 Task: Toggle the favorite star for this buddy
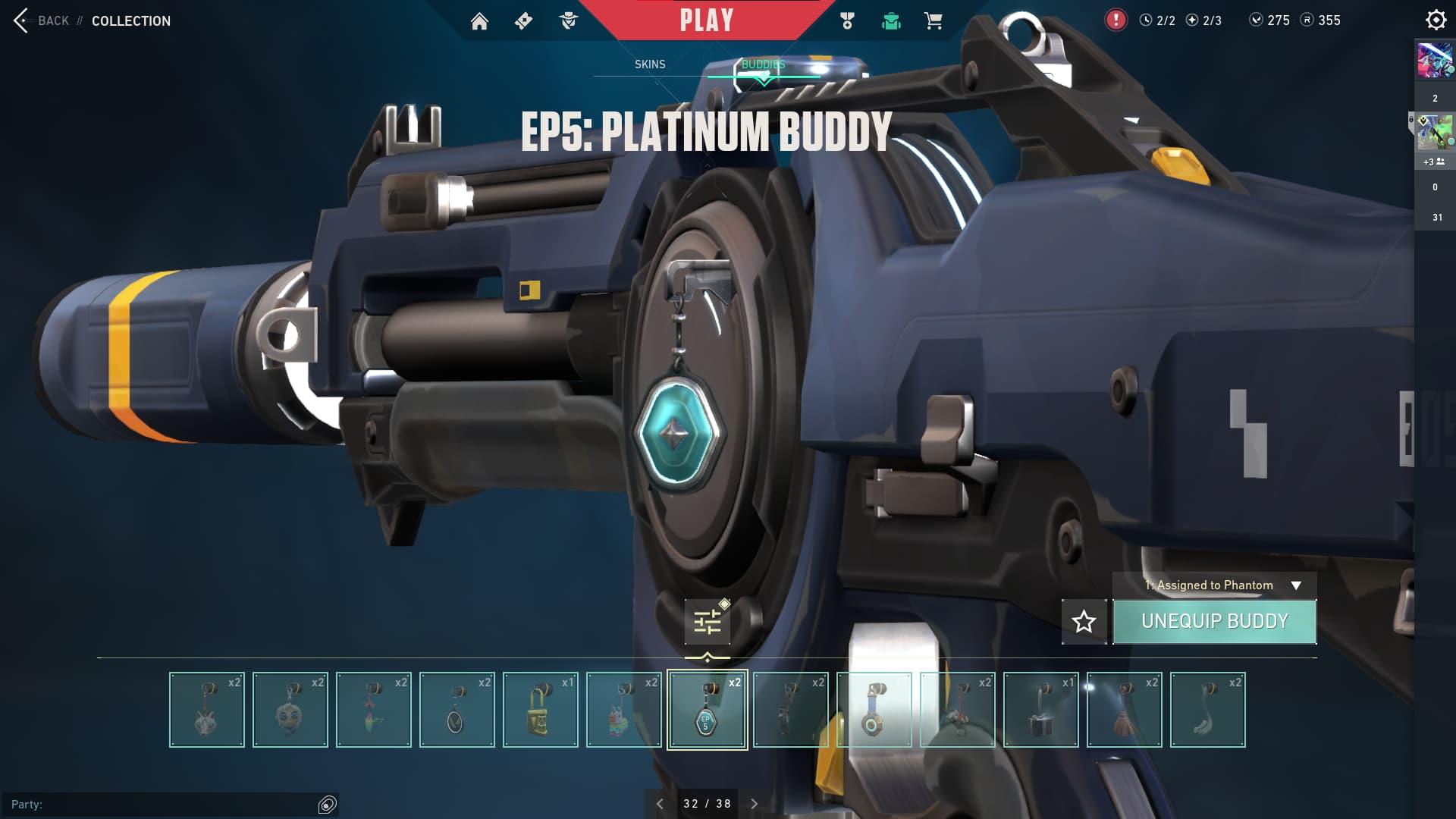(1084, 622)
